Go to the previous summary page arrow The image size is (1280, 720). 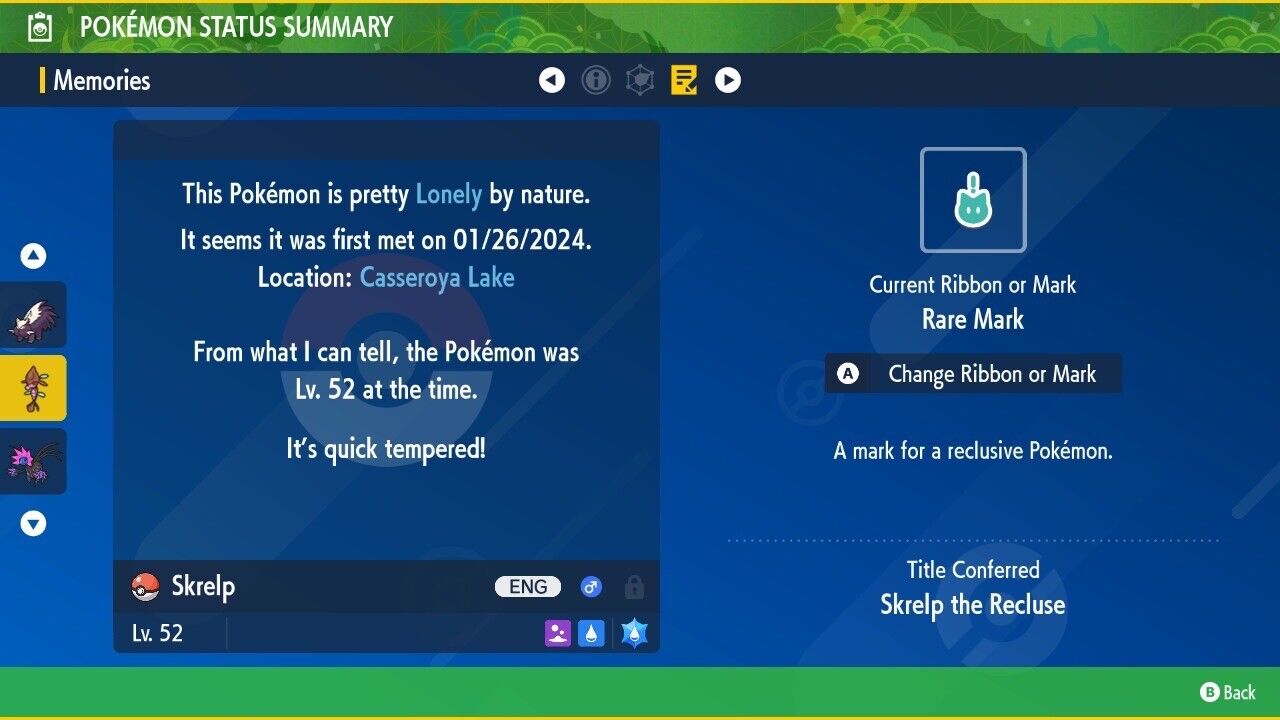tap(552, 80)
